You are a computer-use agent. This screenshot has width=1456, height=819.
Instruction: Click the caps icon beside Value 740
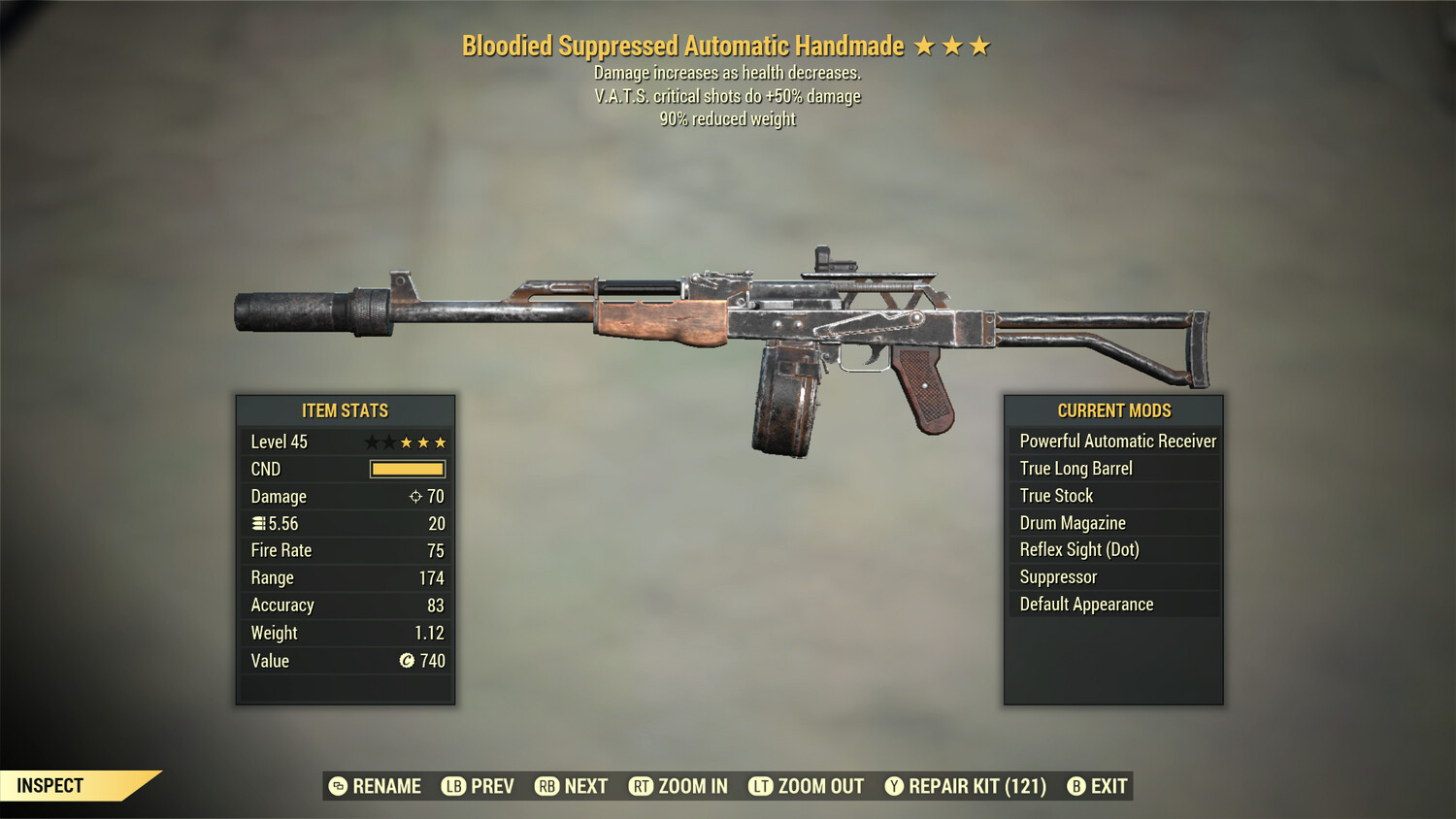pyautogui.click(x=408, y=661)
